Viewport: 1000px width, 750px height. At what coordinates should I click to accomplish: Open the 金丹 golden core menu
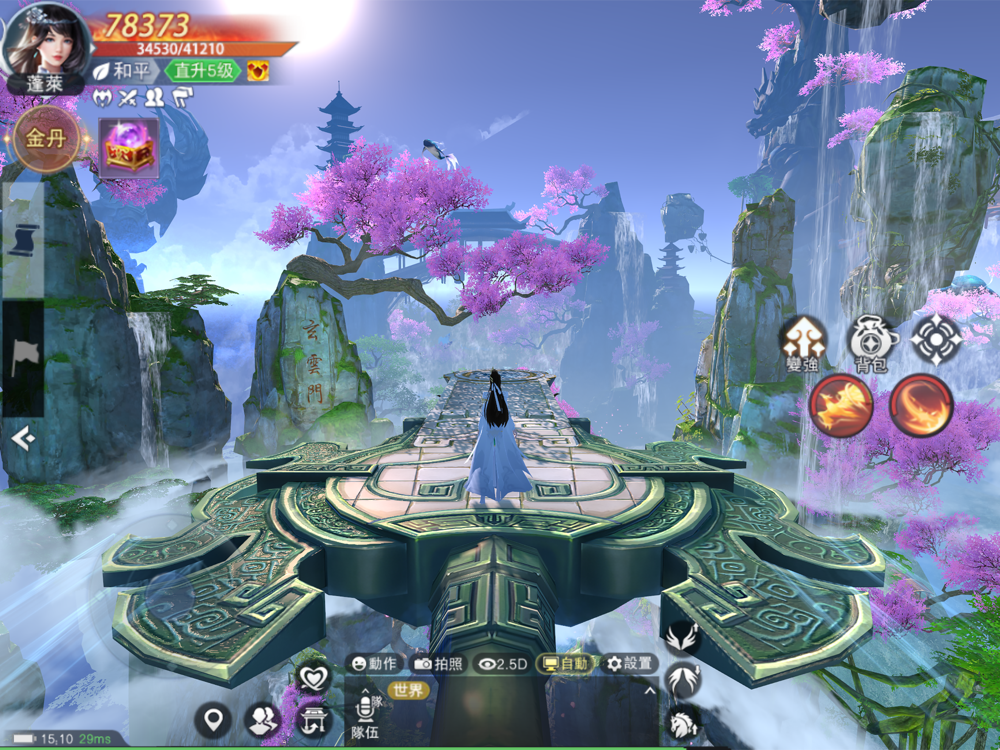pos(45,138)
